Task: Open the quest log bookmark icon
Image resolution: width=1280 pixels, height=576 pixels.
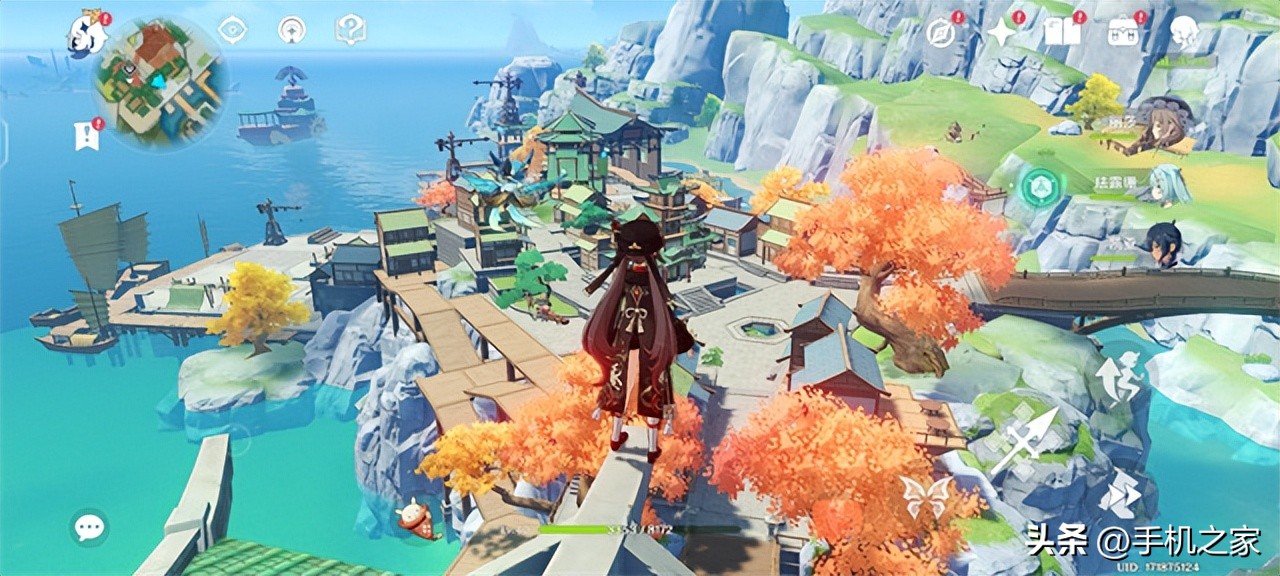Action: 87,134
